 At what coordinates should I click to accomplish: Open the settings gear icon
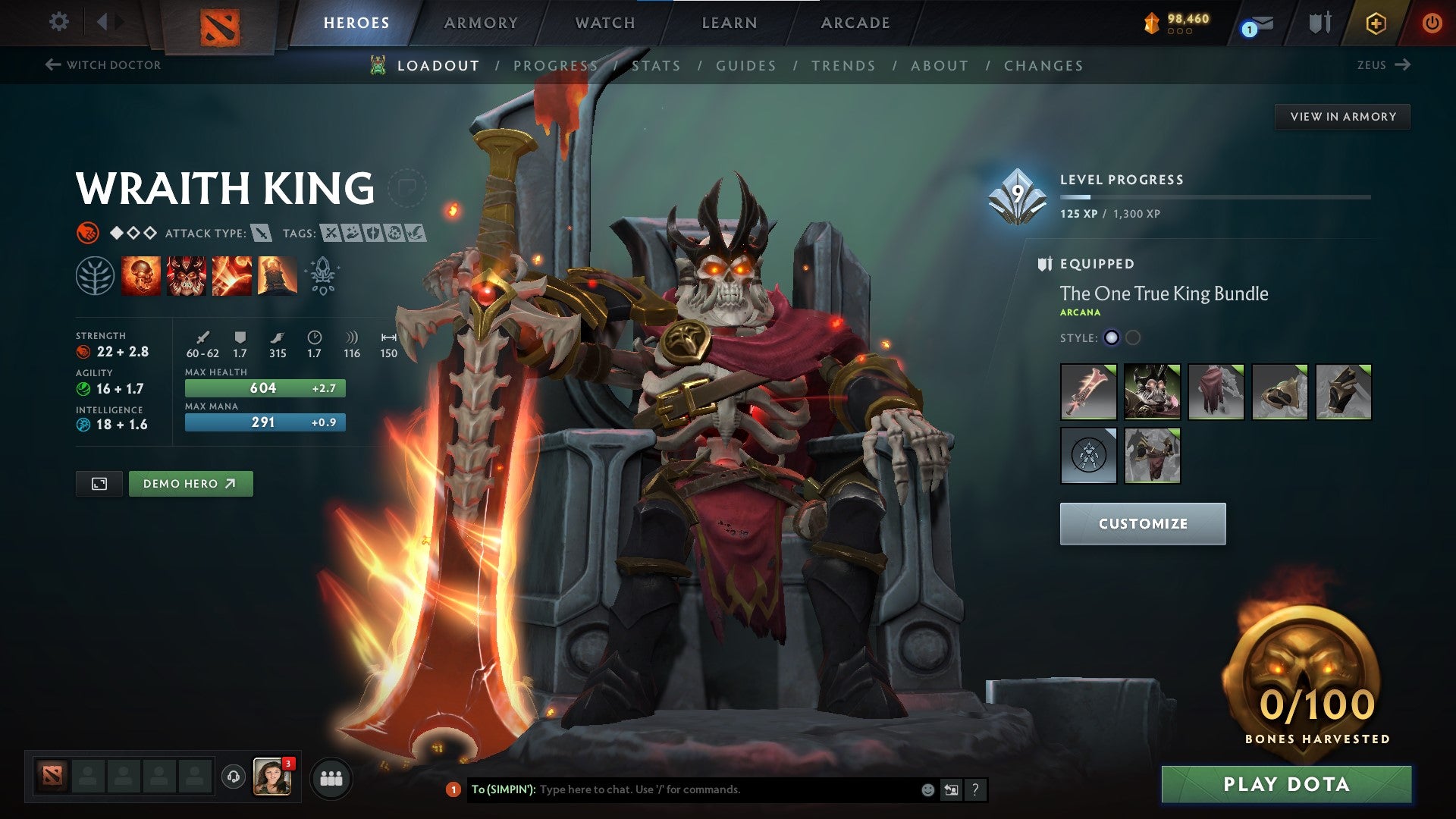(x=58, y=22)
